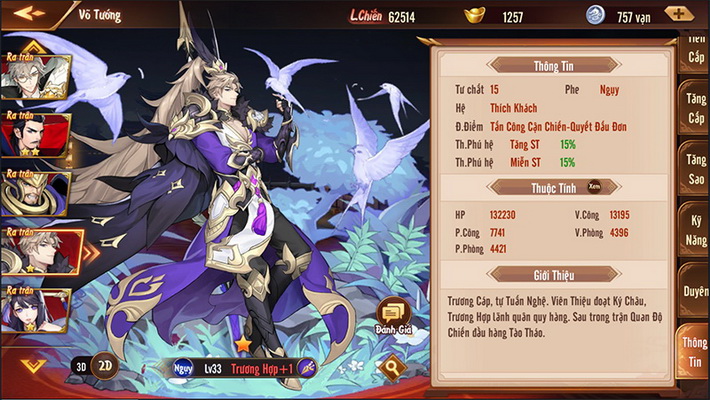Select the white-haired hero portrait in the list
710x400 pixels.
36,75
